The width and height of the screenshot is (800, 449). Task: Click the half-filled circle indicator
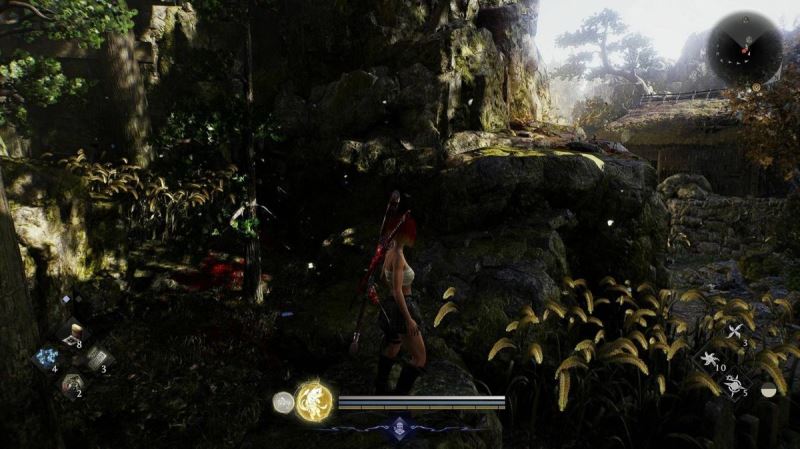[x=768, y=391]
